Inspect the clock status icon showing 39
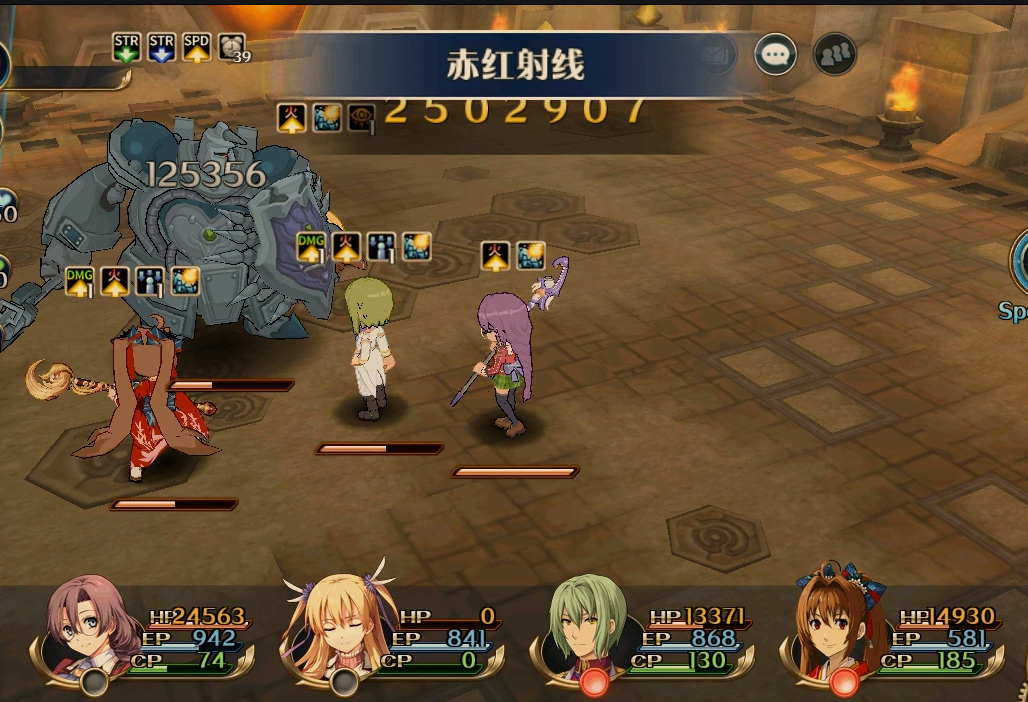The image size is (1028, 702). [x=232, y=47]
